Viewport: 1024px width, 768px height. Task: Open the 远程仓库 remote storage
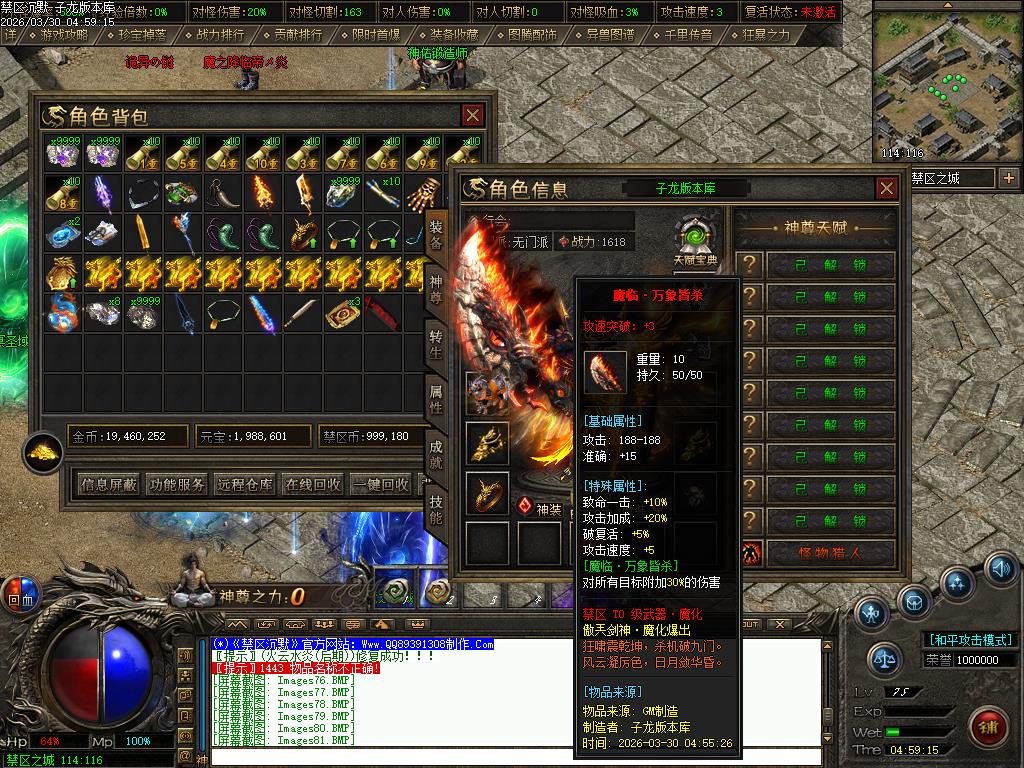pos(245,484)
